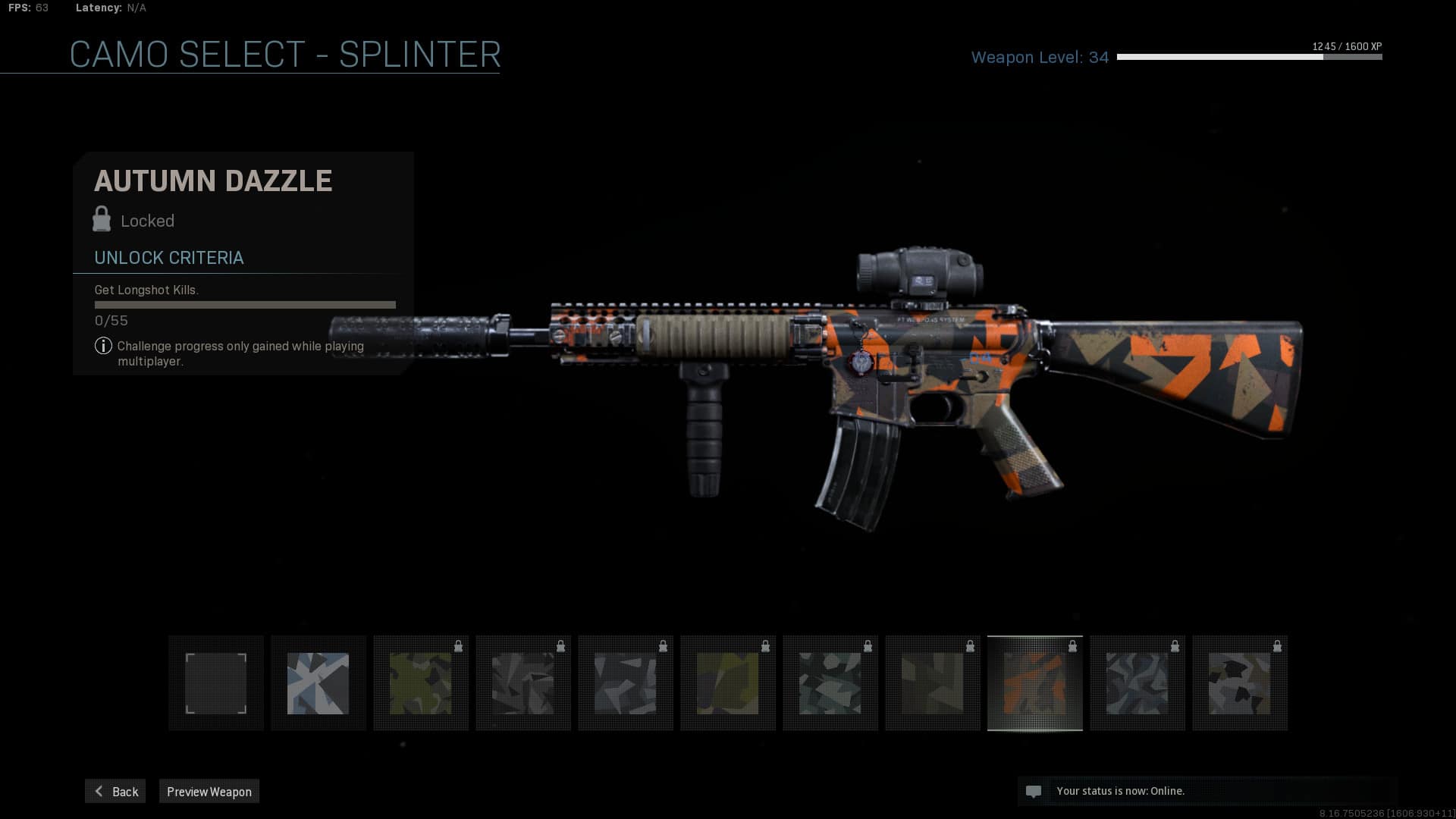
Task: Select the locked teal green splinter camo
Action: pyautogui.click(x=830, y=683)
